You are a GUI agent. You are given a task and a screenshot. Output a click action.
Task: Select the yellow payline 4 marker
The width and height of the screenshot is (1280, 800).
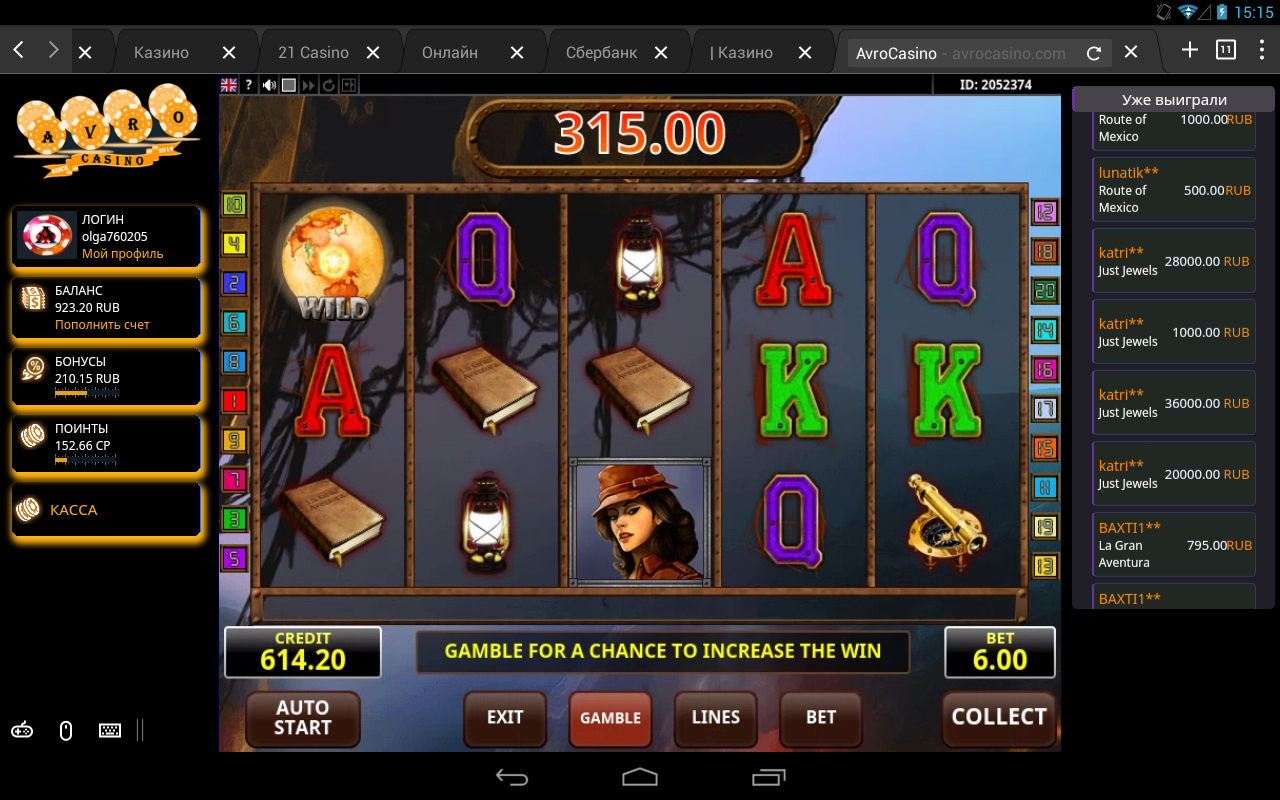pyautogui.click(x=234, y=244)
